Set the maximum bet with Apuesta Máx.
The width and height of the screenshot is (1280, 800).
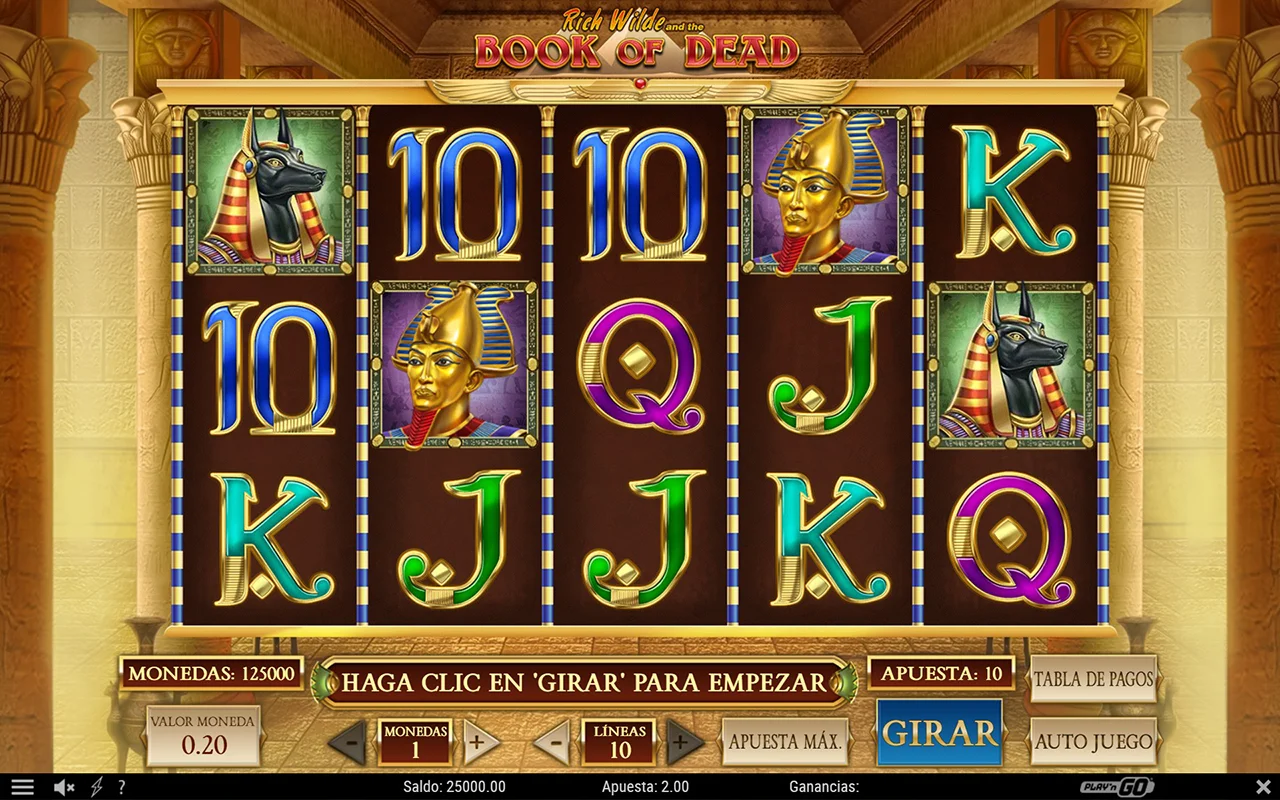click(x=785, y=742)
